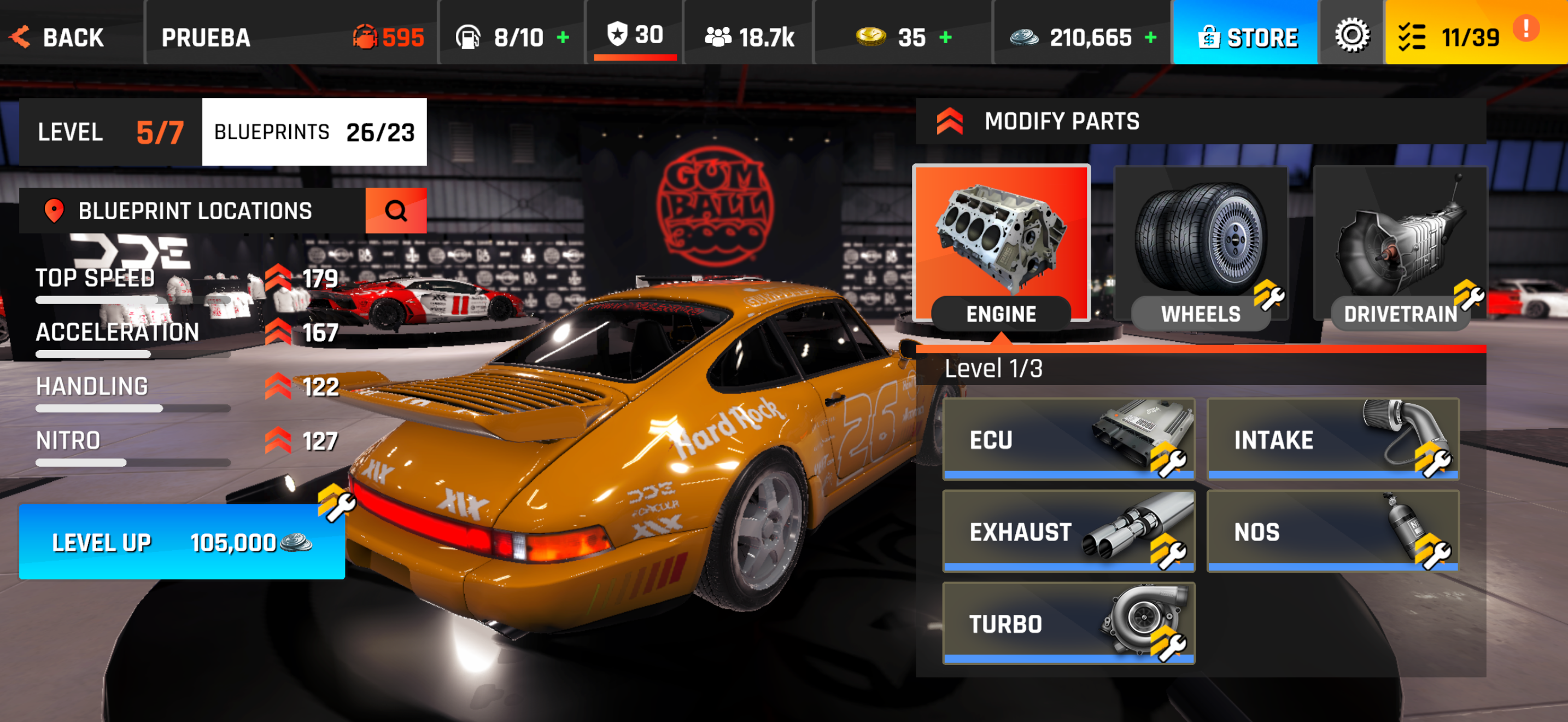Open the STORE
Screen dimensions: 1568x722
(1245, 37)
